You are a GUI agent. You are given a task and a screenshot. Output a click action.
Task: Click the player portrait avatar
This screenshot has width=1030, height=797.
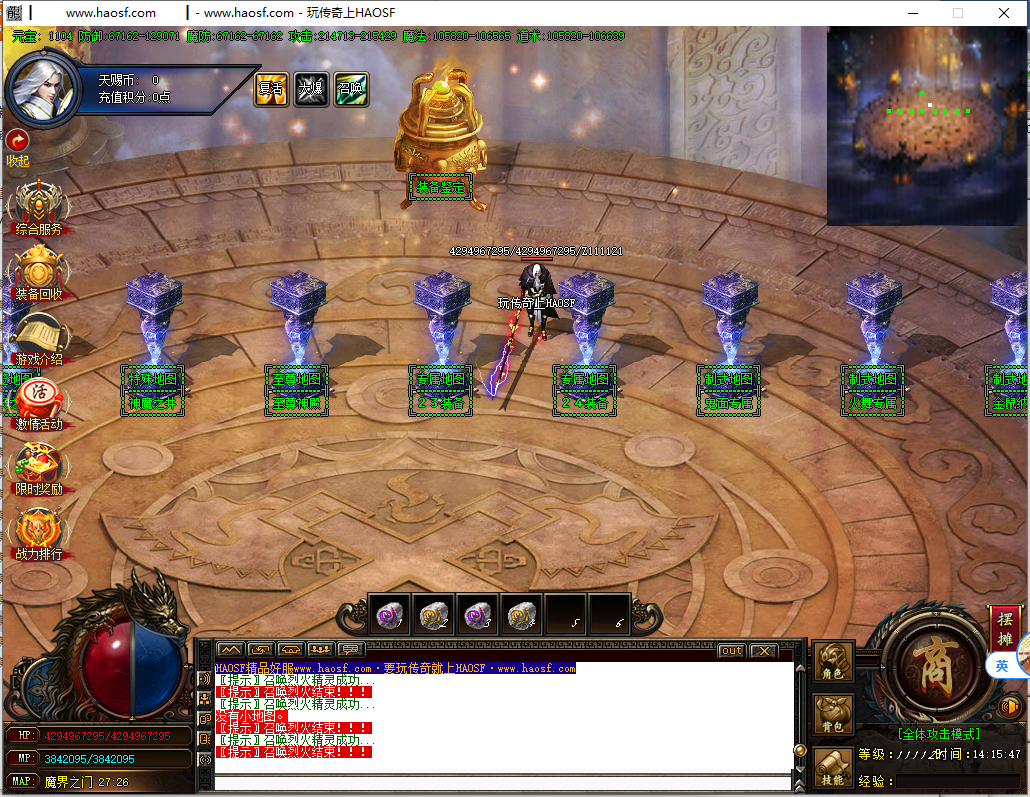[x=43, y=88]
